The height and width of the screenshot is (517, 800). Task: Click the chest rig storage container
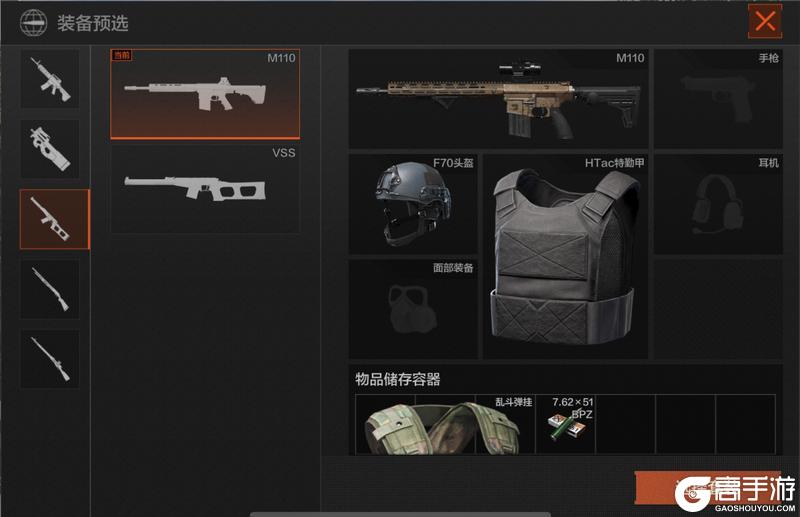[445, 424]
